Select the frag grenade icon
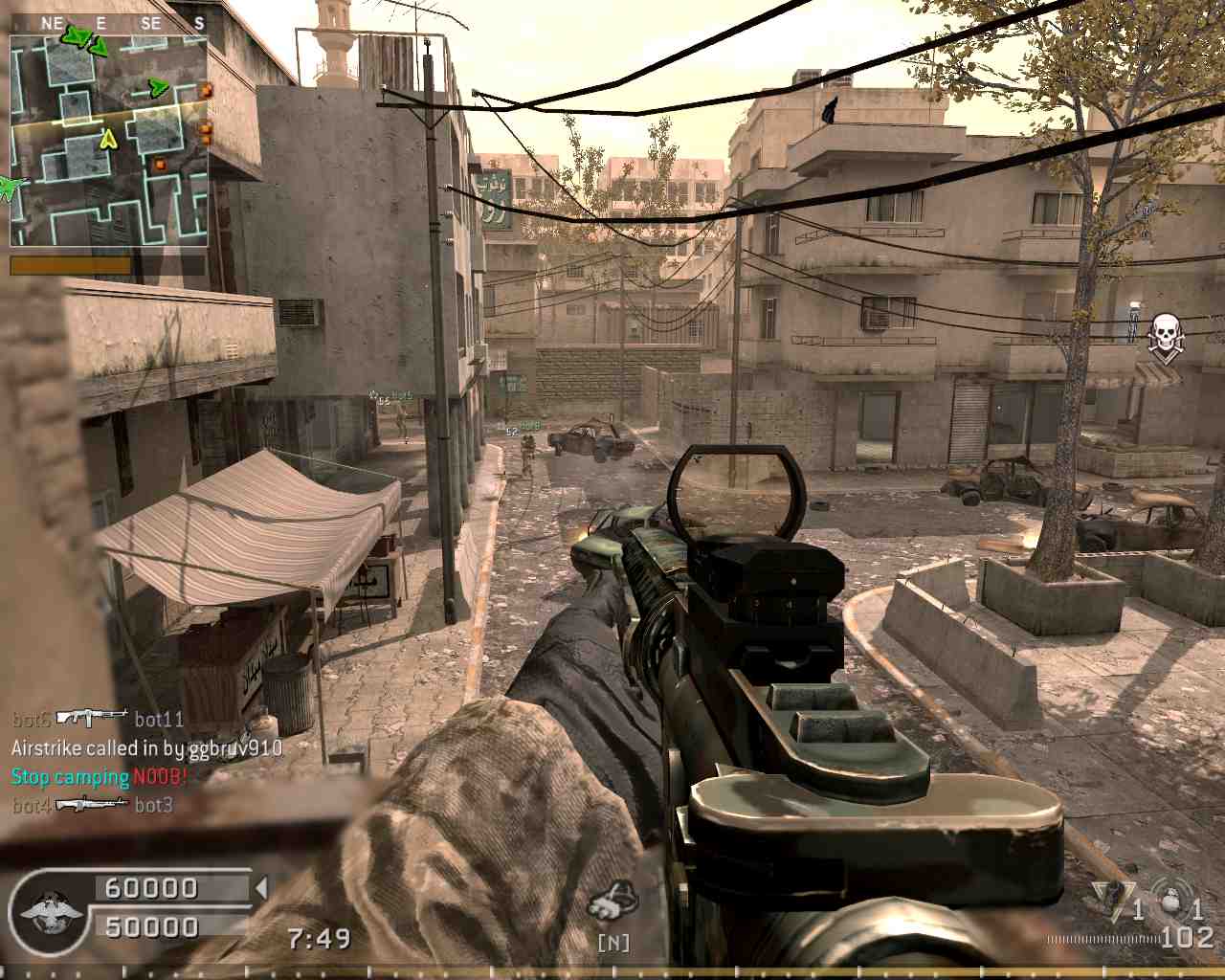 click(1173, 902)
